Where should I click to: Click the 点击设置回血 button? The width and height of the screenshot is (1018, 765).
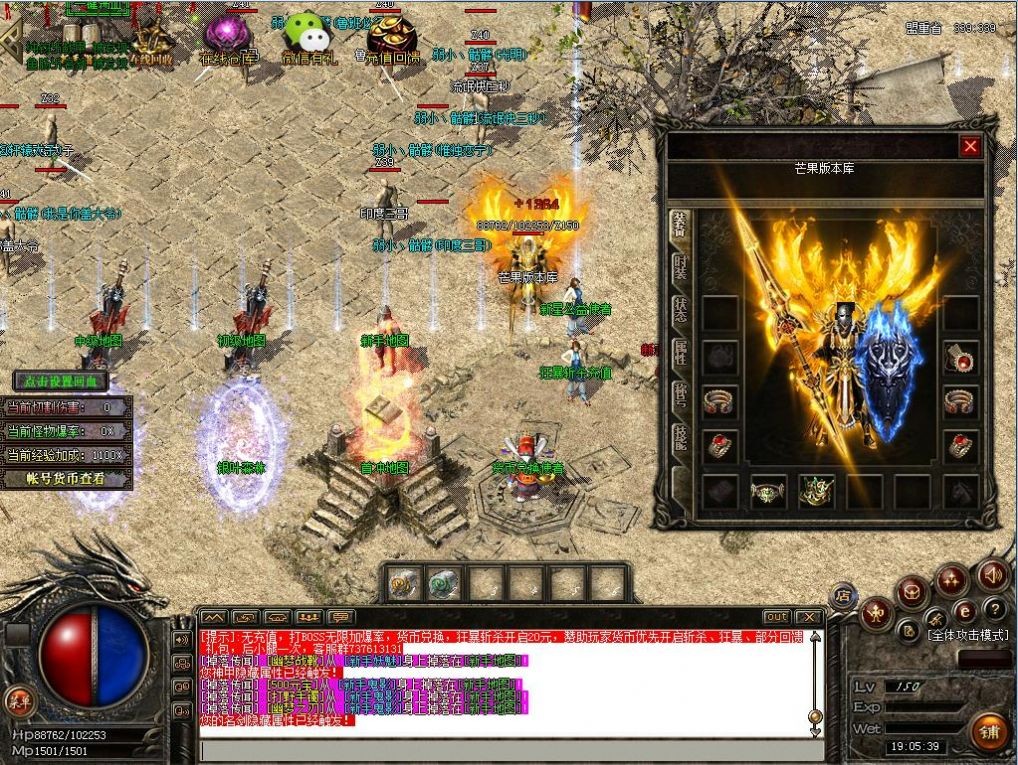59,381
